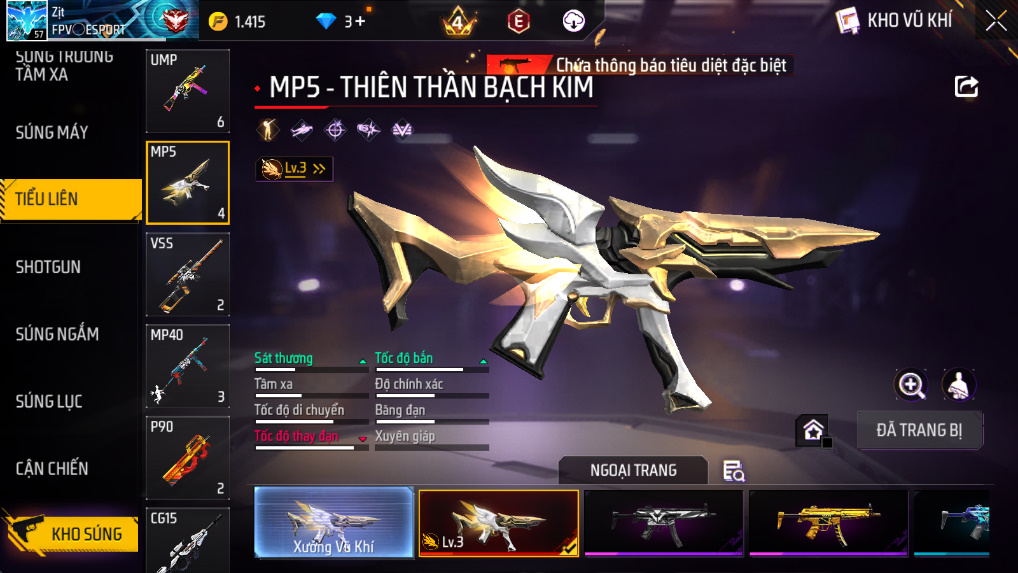Go to the CẬN CHIẾN melee category
Viewport: 1018px width, 573px height.
tap(52, 468)
